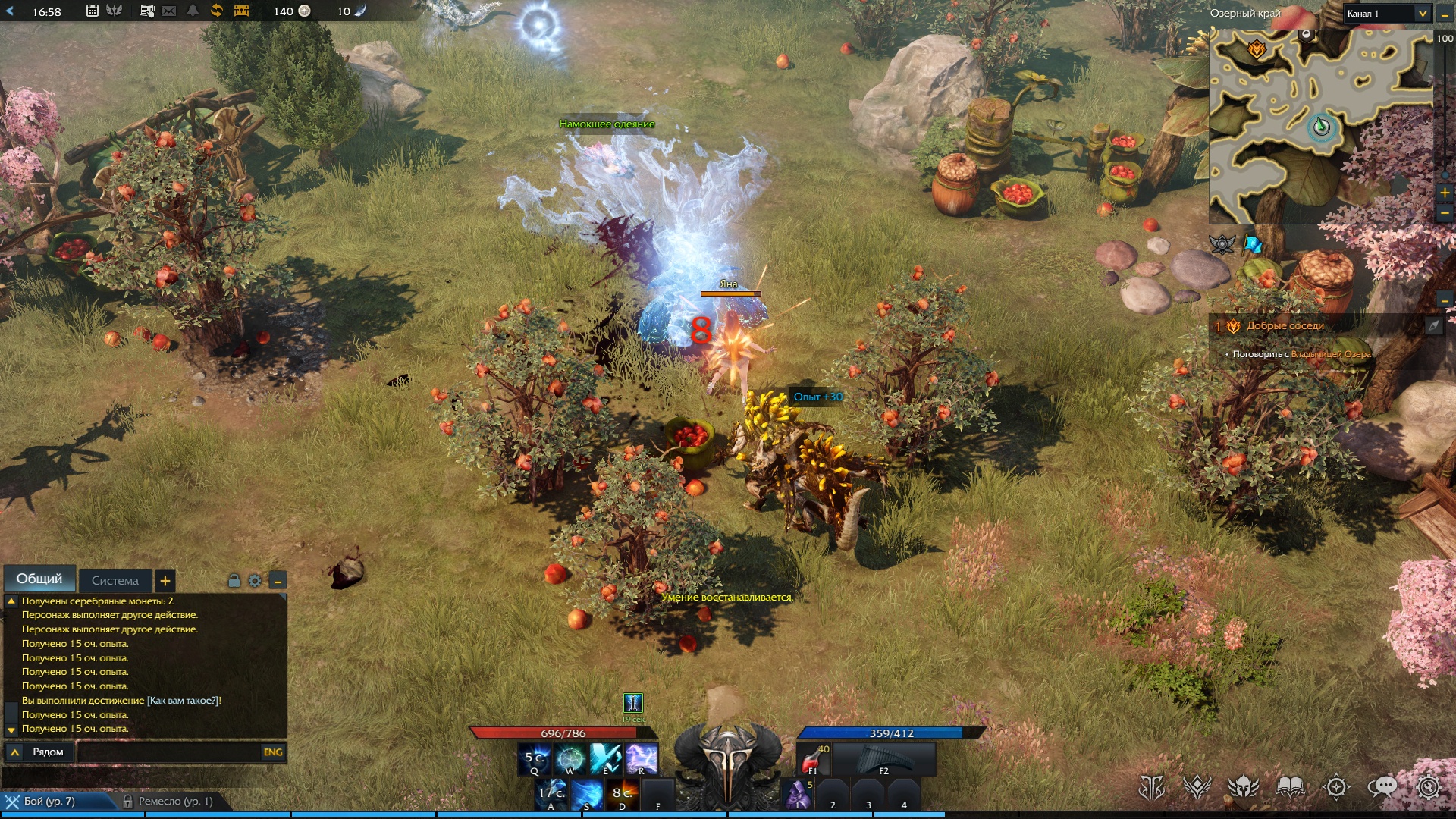Open the gear and wrench settings menu
Screen dimensions: 1456x819
click(x=1428, y=787)
